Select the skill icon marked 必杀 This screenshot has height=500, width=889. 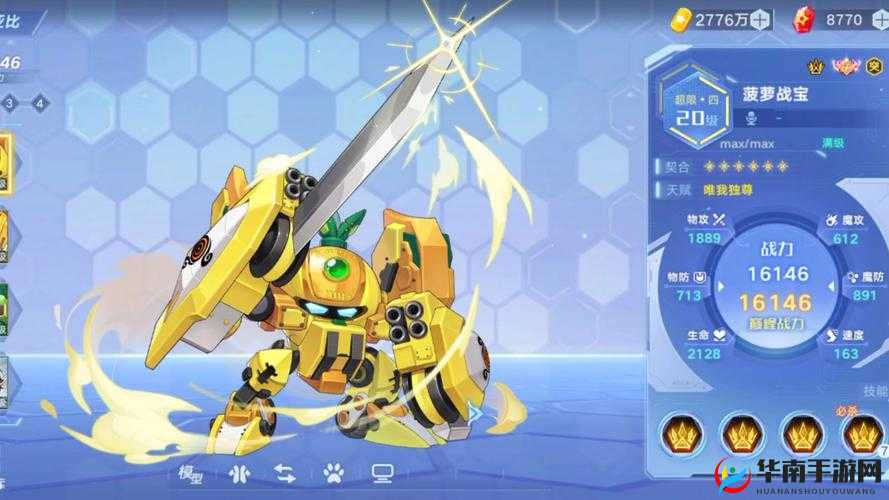[x=864, y=434]
